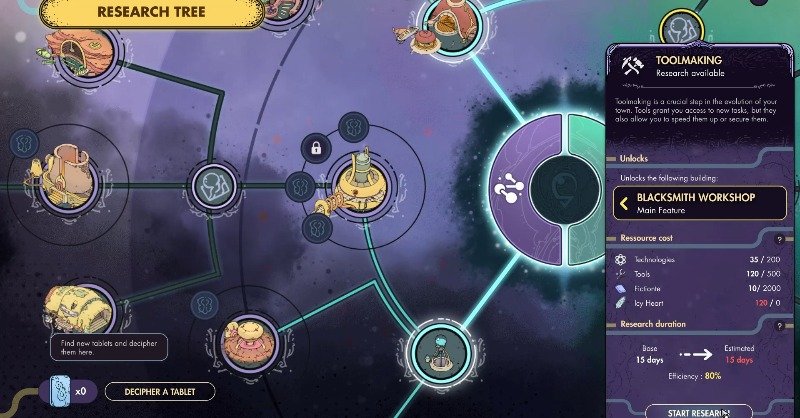The image size is (800, 418).
Task: Select the head-silhouette junction node
Action: click(217, 185)
